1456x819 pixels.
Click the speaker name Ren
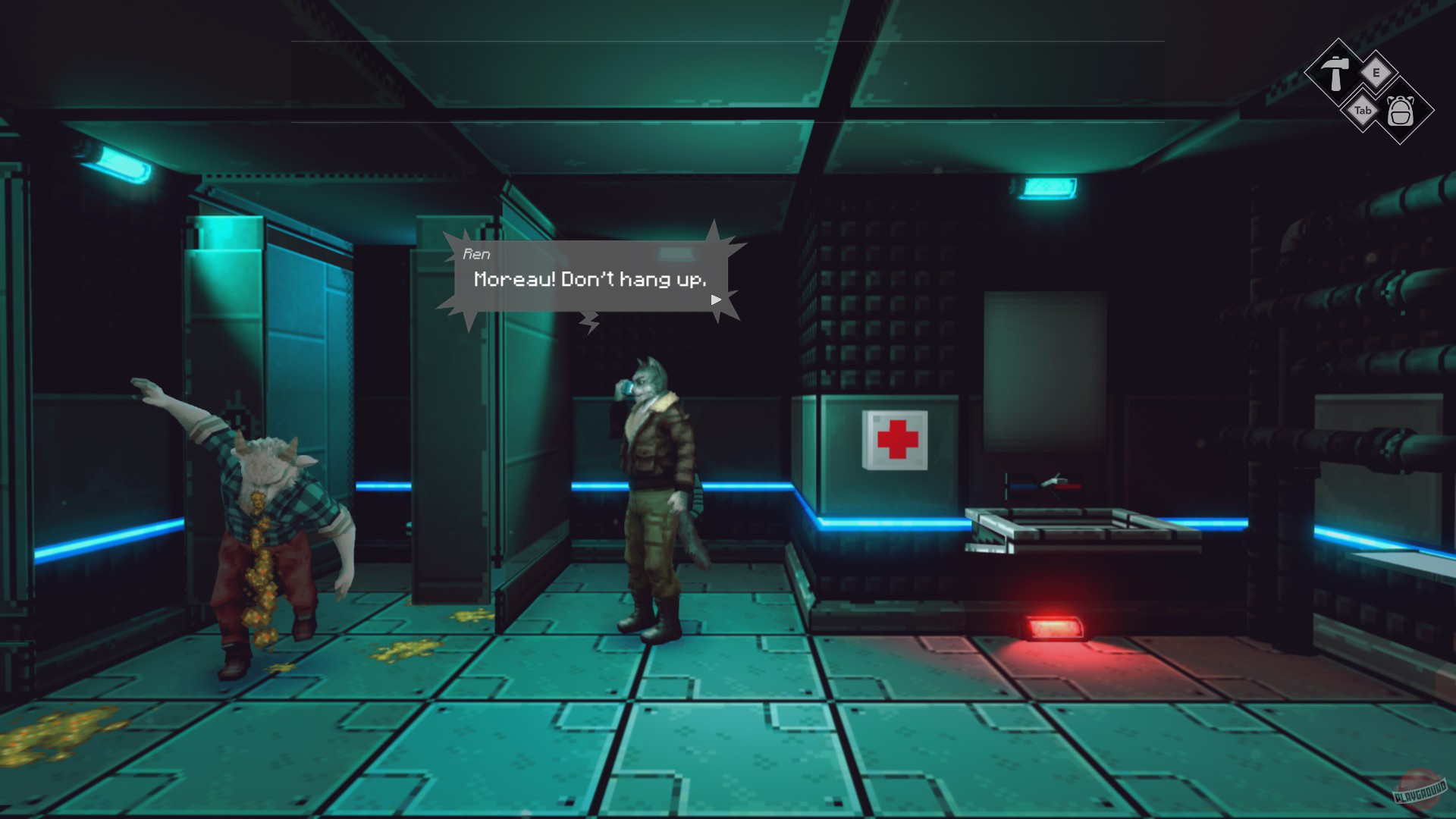pos(475,255)
